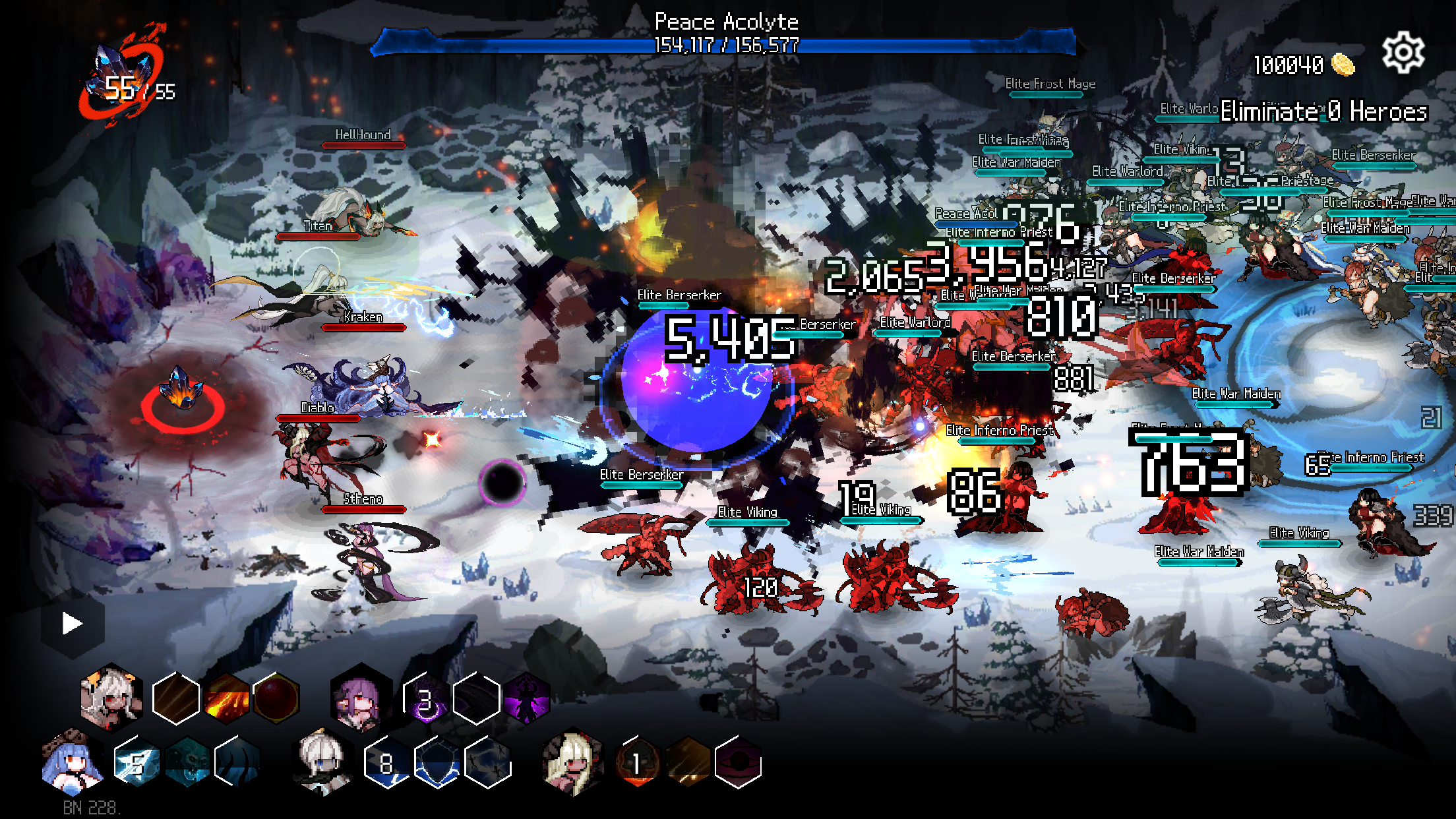Trigger the purple vortex skill showing 3
Screen dimensions: 1456x819
[426, 699]
